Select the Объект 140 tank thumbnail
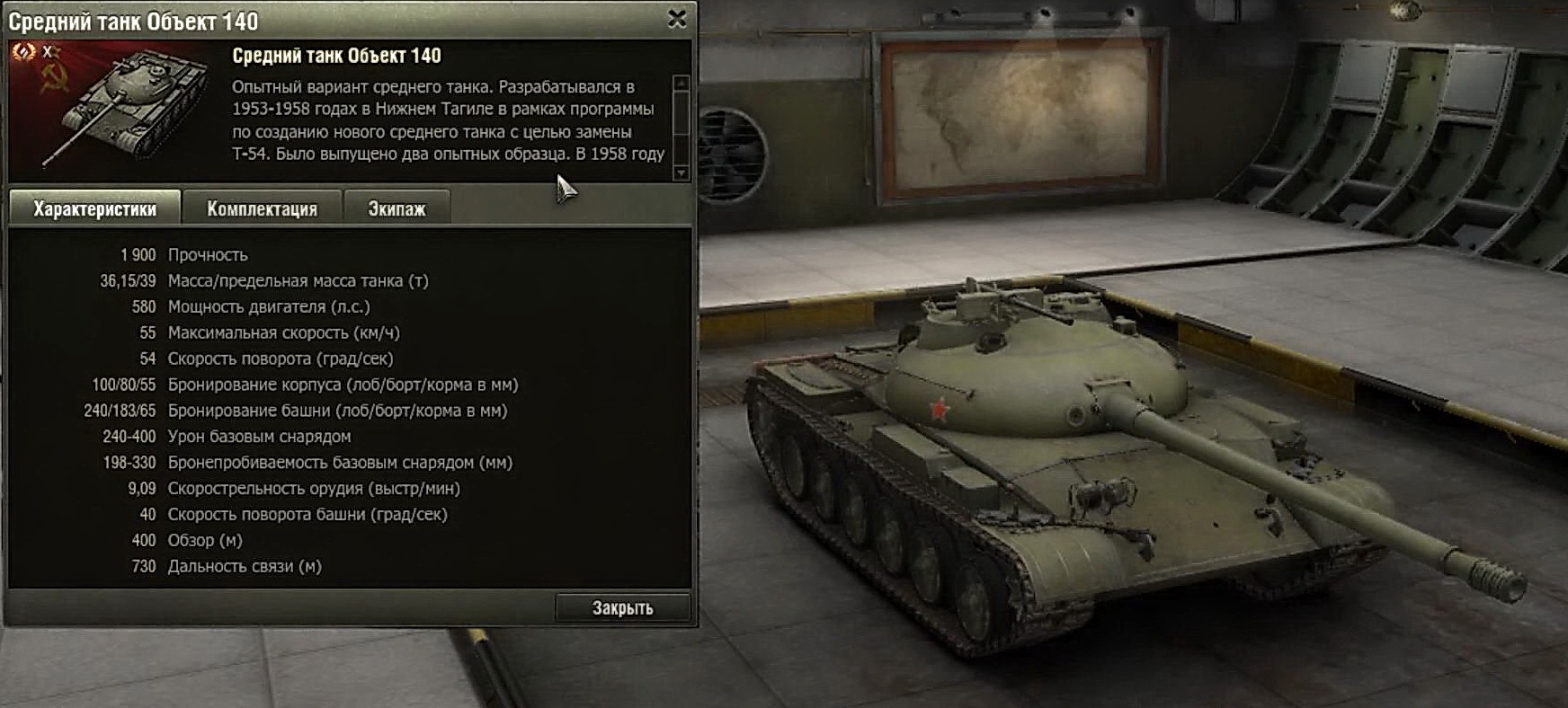The width and height of the screenshot is (1568, 708). [117, 106]
